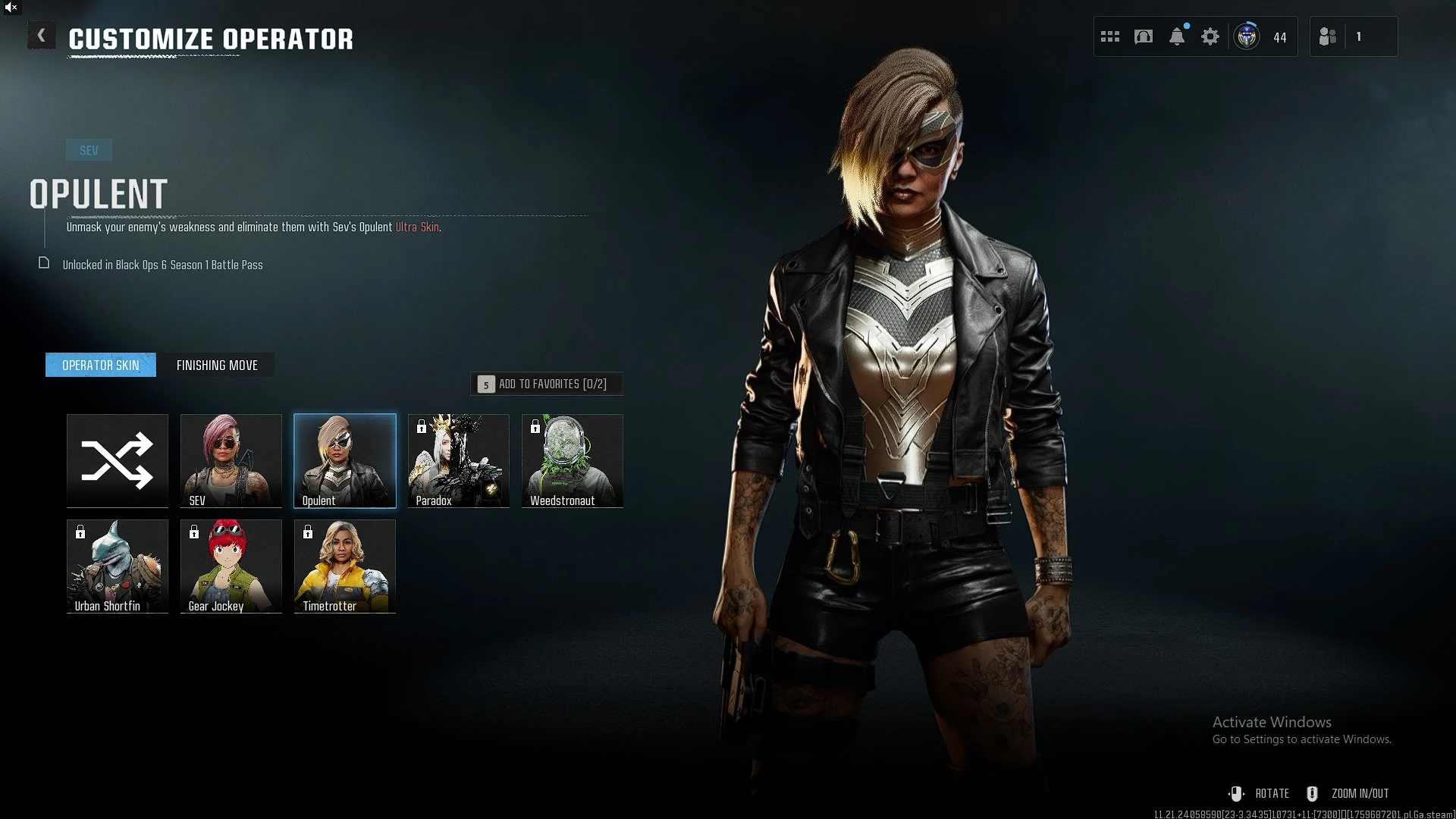Open settings via the gear icon
This screenshot has height=819, width=1456.
(x=1210, y=36)
